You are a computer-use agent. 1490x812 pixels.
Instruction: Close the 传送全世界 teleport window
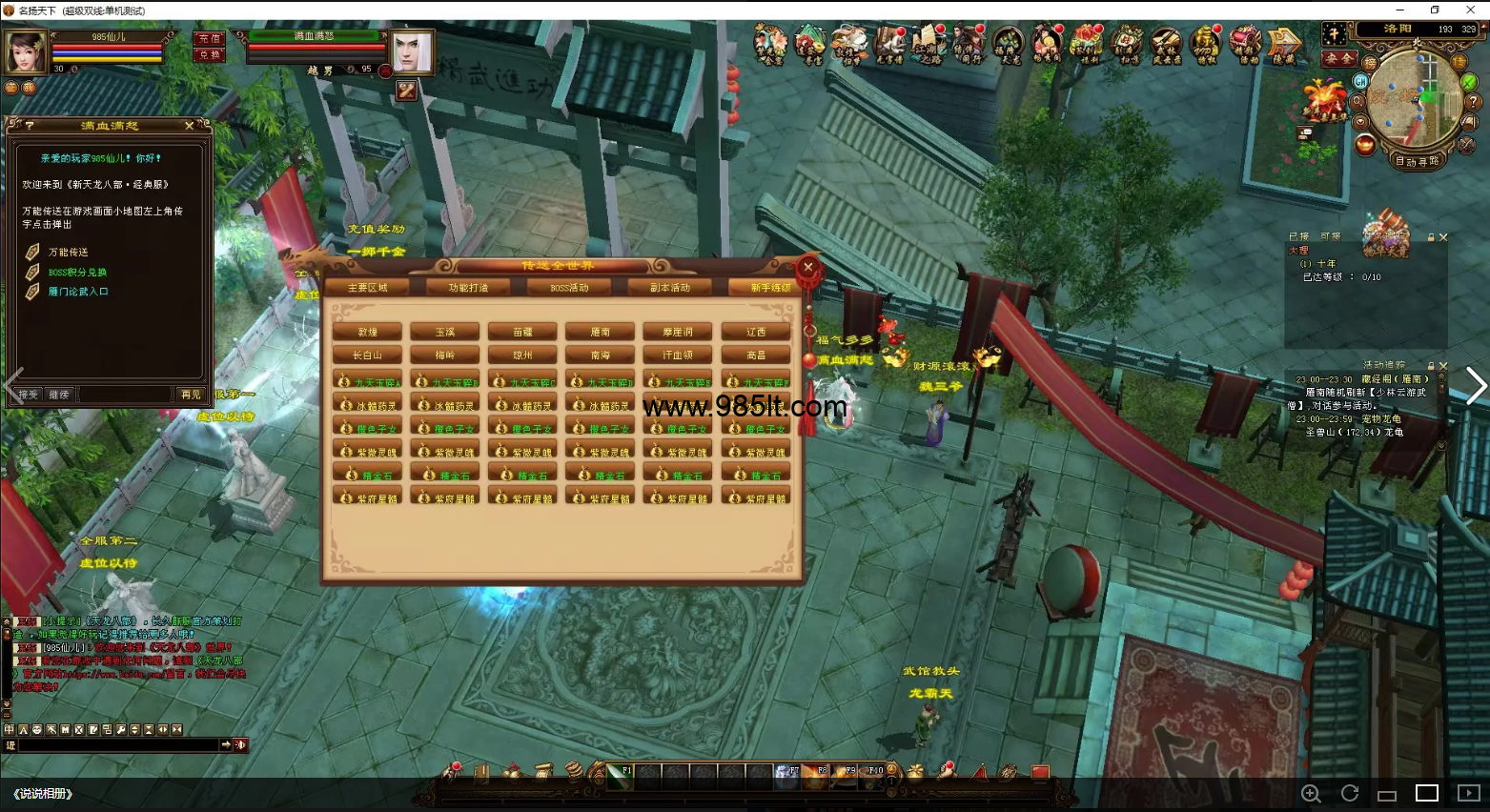click(808, 268)
